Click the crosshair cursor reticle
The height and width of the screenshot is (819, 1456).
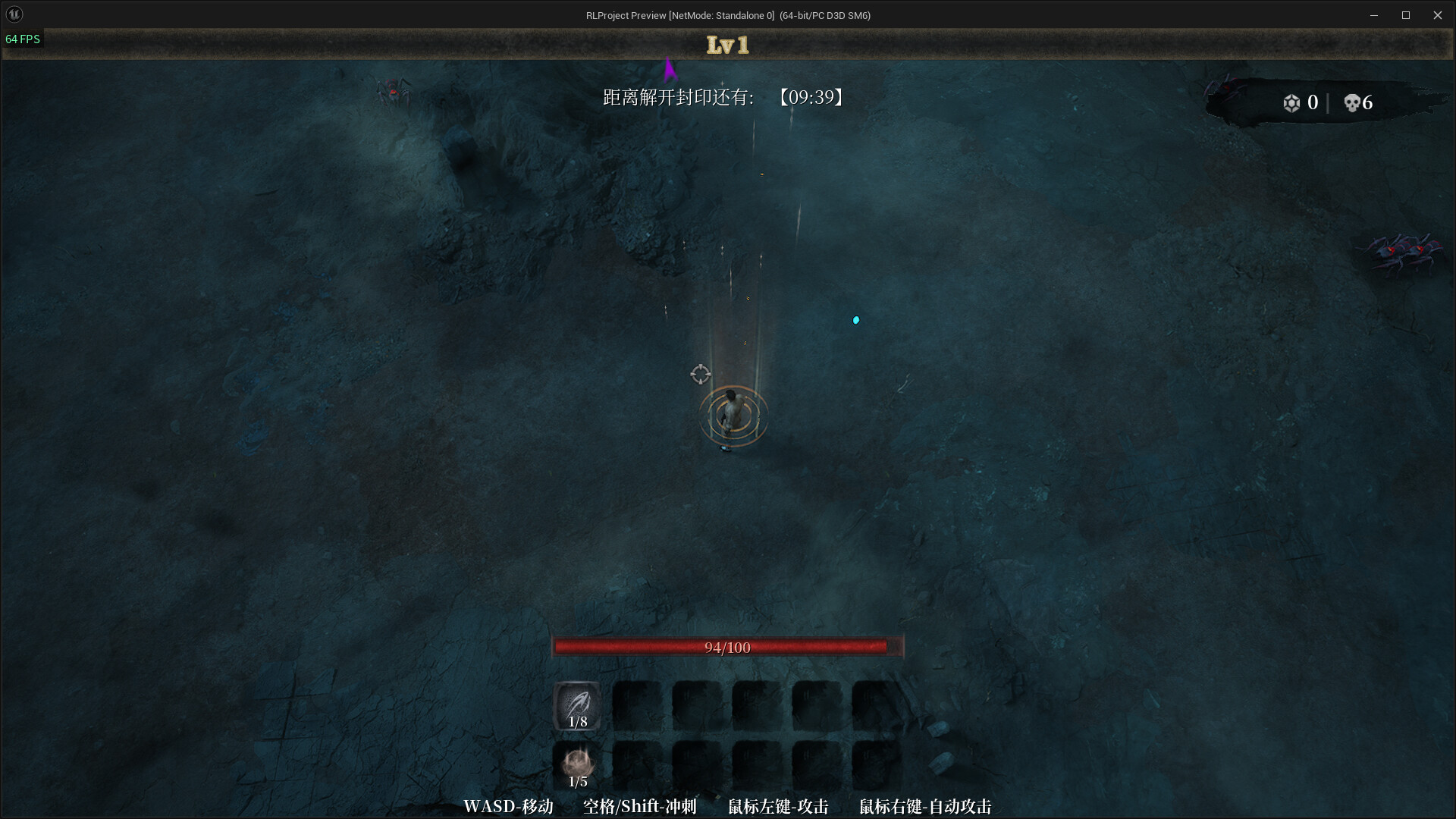pos(700,375)
